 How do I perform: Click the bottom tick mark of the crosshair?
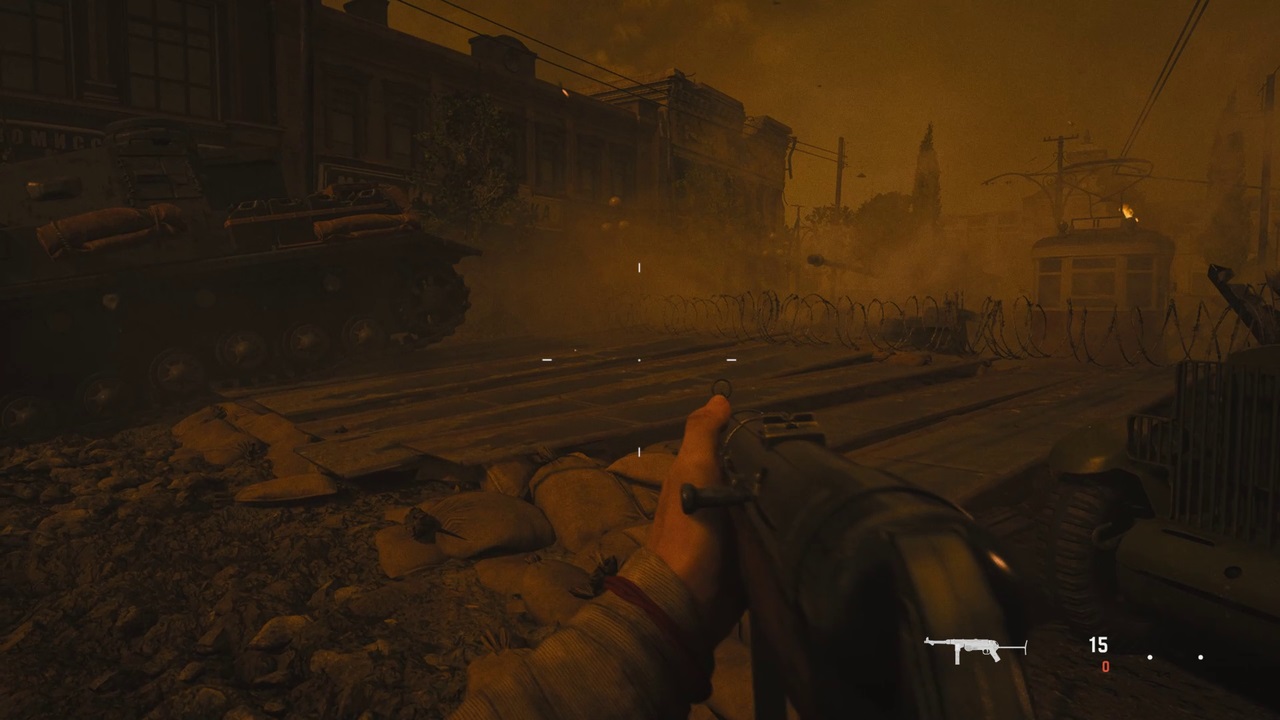coord(639,452)
